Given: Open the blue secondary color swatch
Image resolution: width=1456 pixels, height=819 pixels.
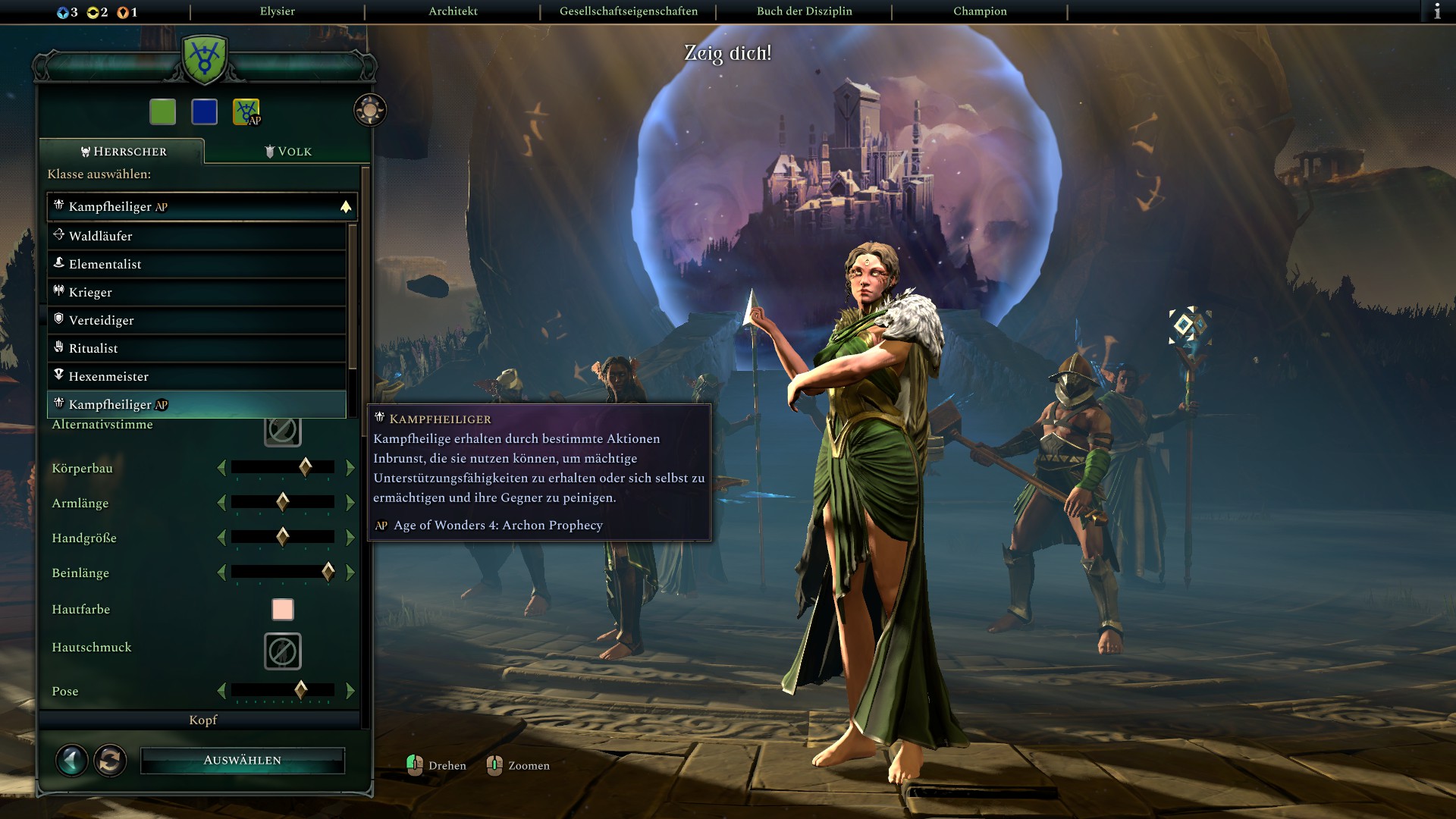Looking at the screenshot, I should [x=205, y=111].
